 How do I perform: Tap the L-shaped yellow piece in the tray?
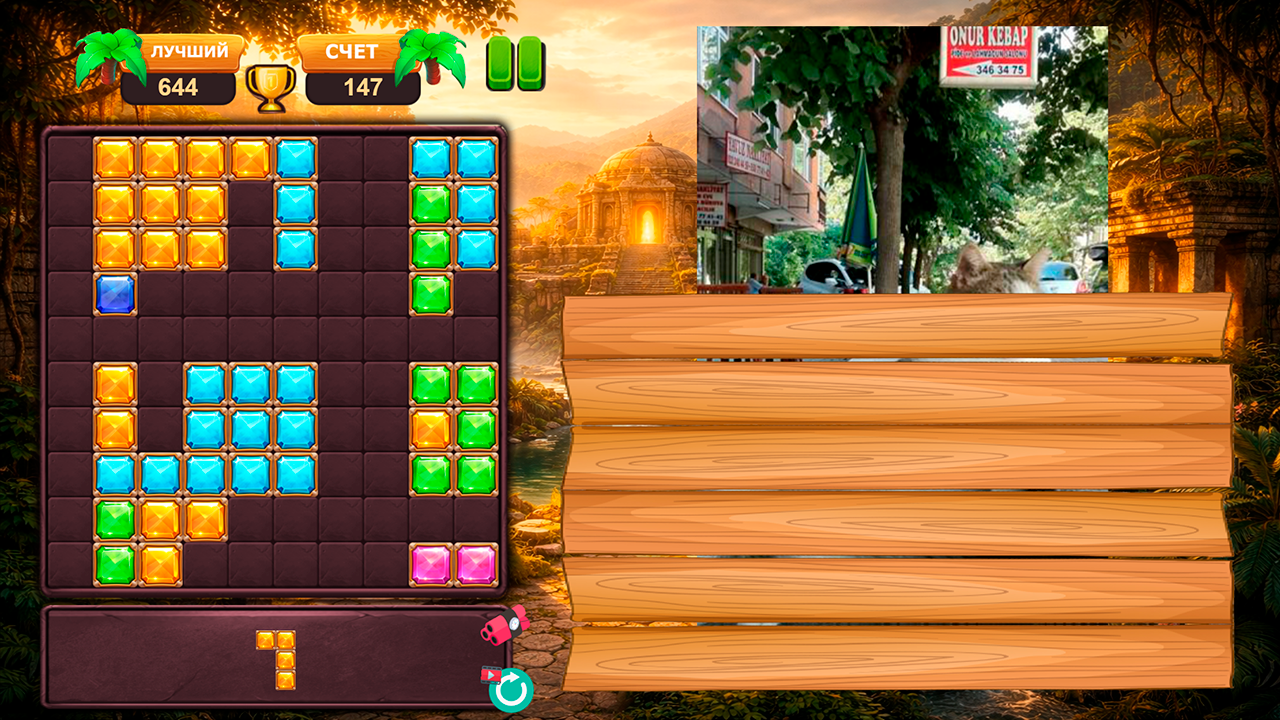pyautogui.click(x=275, y=660)
